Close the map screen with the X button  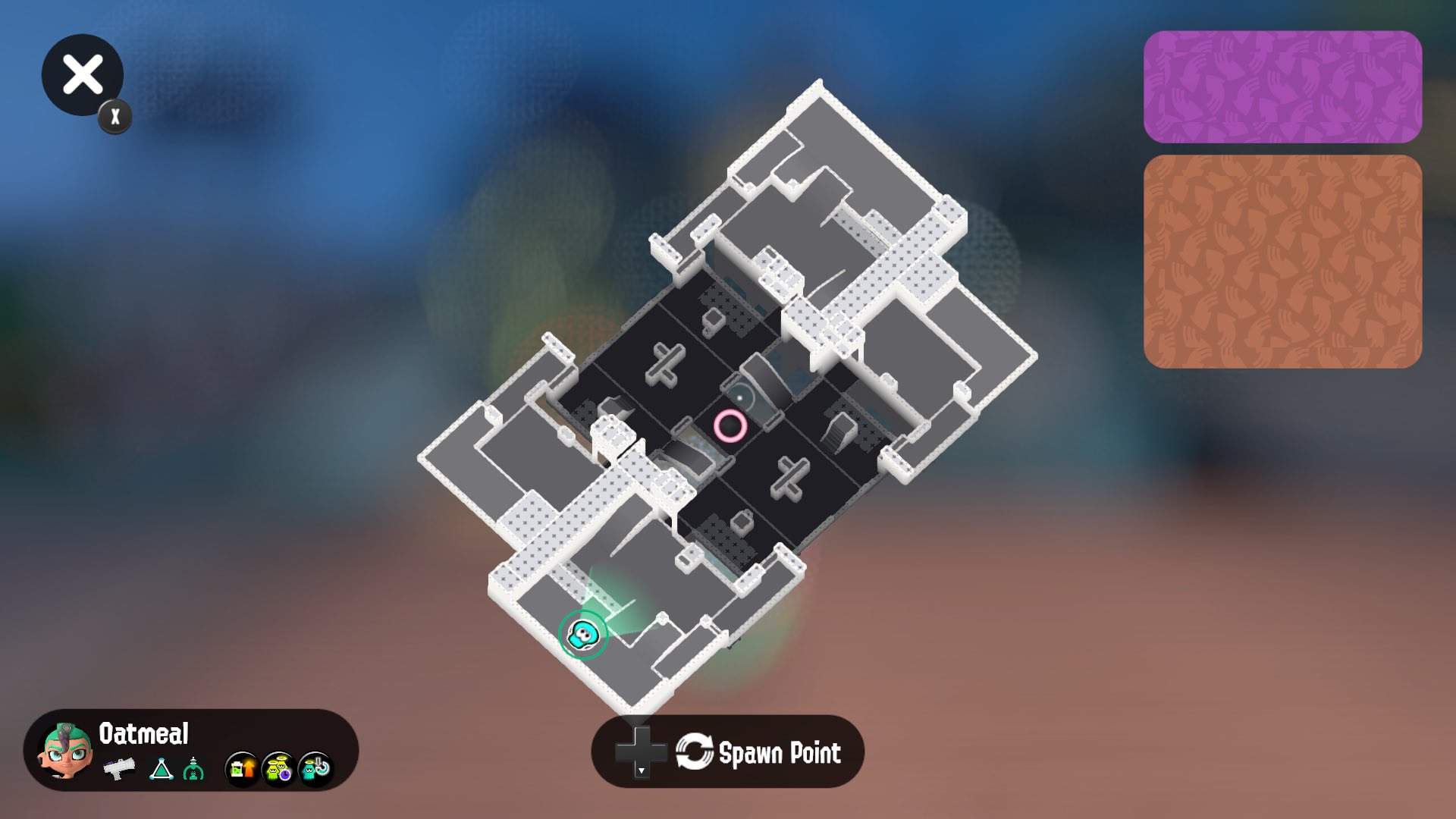pyautogui.click(x=82, y=74)
